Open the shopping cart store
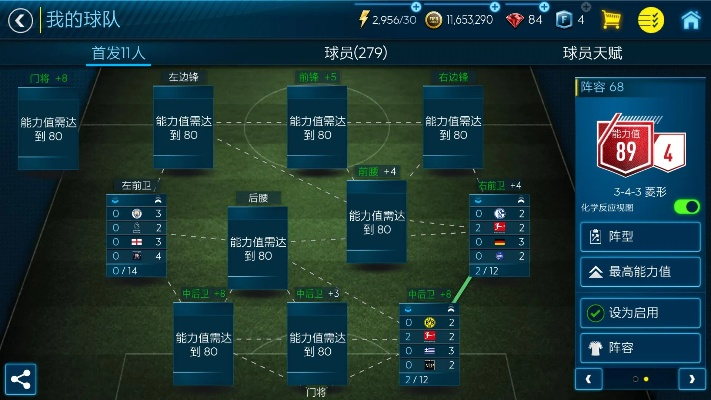This screenshot has width=711, height=400. pyautogui.click(x=611, y=19)
